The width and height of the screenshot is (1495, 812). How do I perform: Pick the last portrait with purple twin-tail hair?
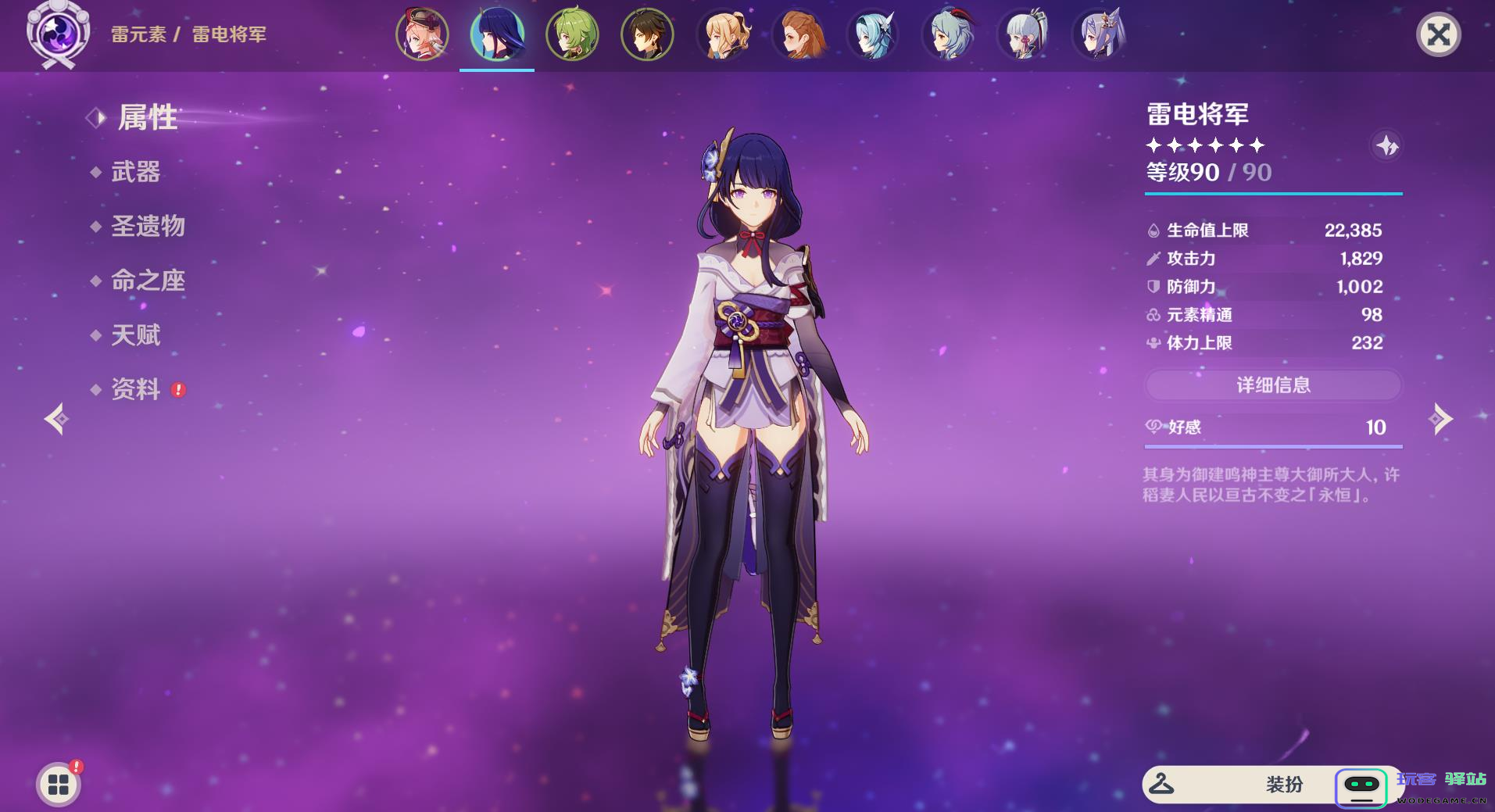click(1099, 34)
